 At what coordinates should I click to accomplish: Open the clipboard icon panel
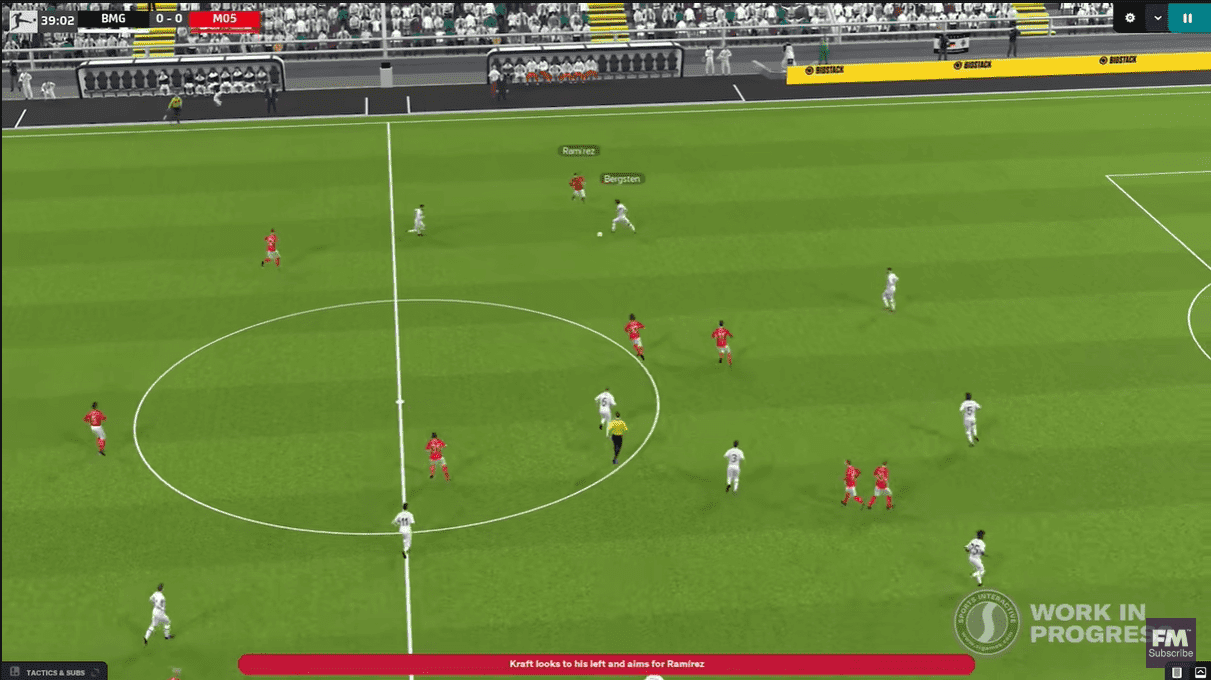pos(1178,672)
